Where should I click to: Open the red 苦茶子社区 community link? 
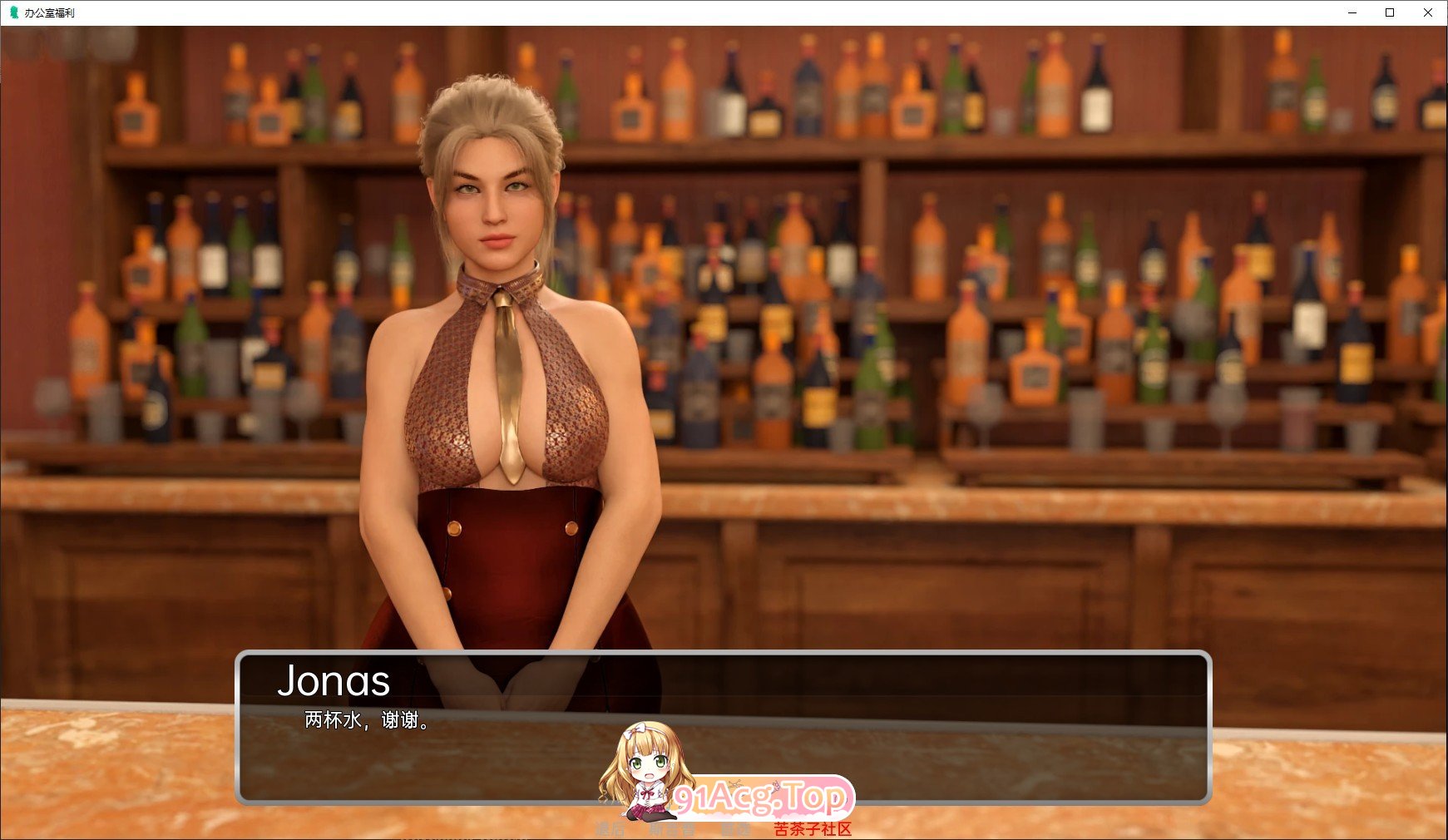pos(811,829)
